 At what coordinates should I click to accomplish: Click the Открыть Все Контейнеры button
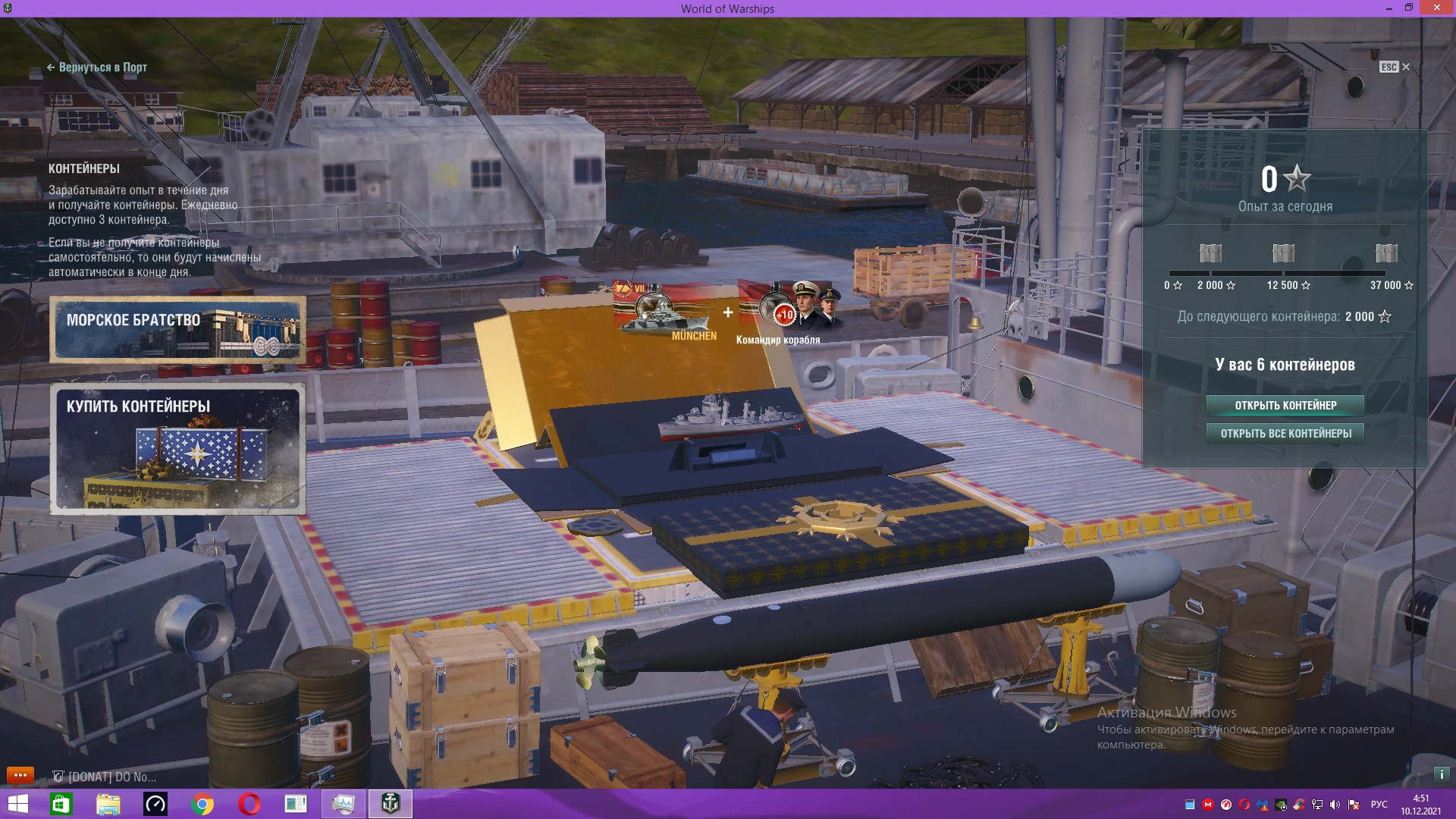(1285, 434)
